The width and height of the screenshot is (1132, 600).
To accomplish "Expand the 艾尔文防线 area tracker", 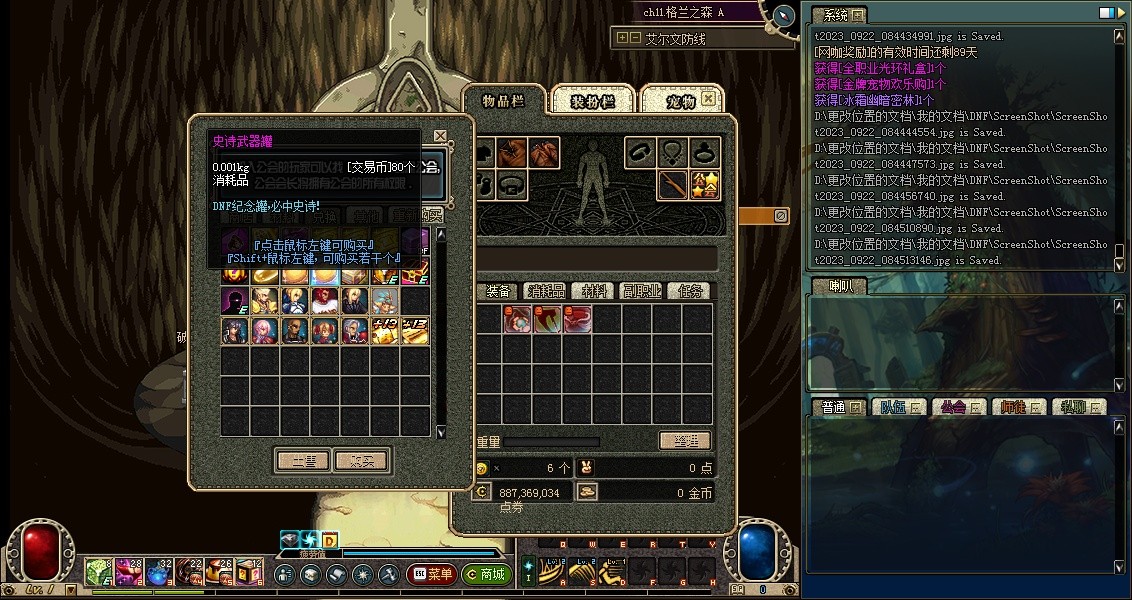I will tap(623, 38).
